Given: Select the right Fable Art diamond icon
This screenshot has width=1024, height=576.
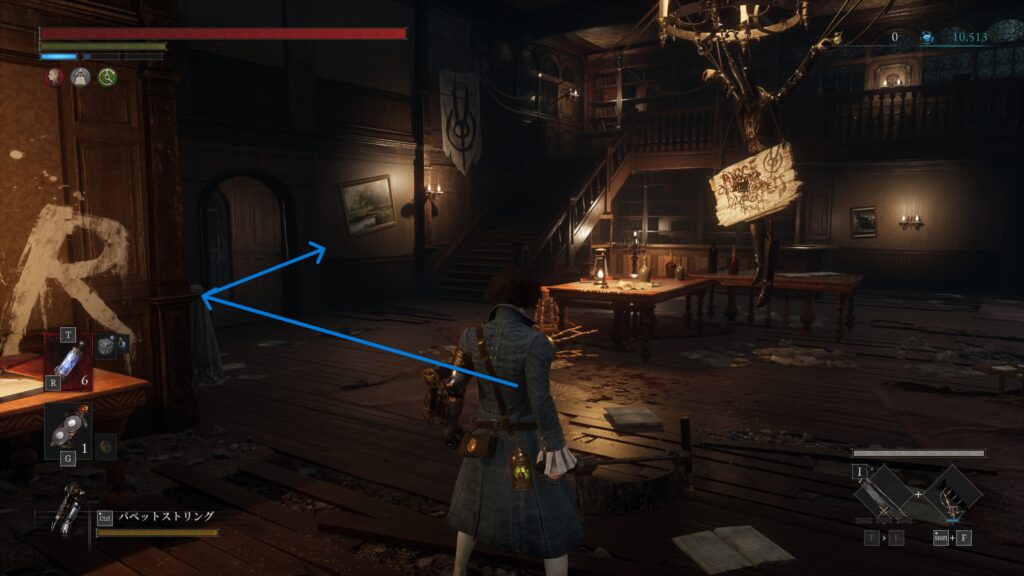Looking at the screenshot, I should 952,495.
